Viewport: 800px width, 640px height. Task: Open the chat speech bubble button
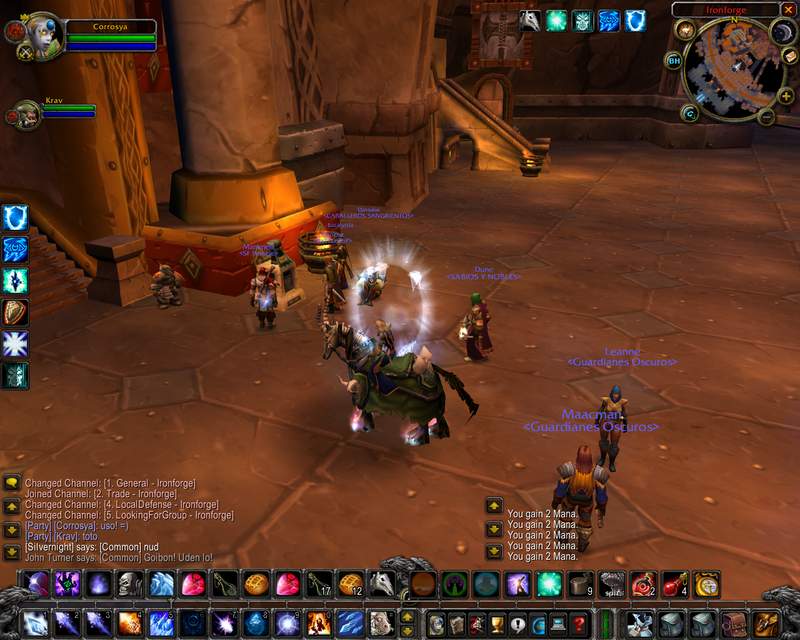coord(12,483)
